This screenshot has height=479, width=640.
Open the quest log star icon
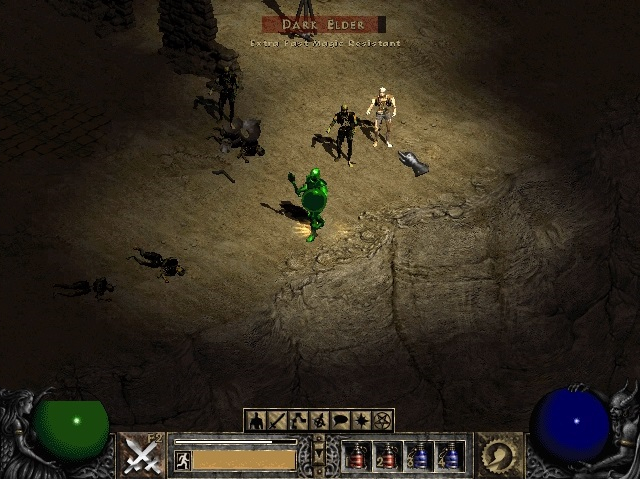361,421
